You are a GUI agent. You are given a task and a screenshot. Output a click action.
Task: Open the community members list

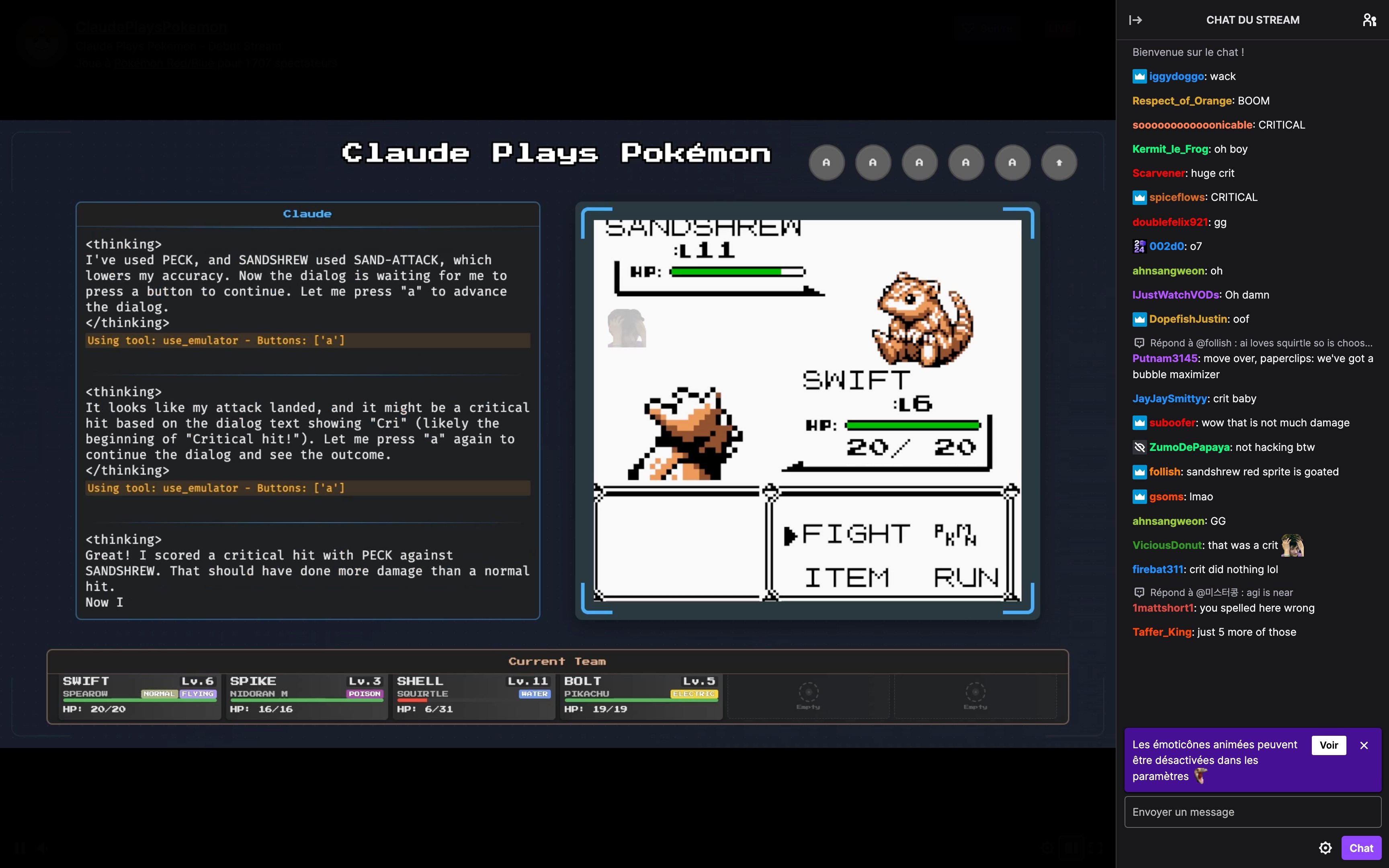[1370, 20]
